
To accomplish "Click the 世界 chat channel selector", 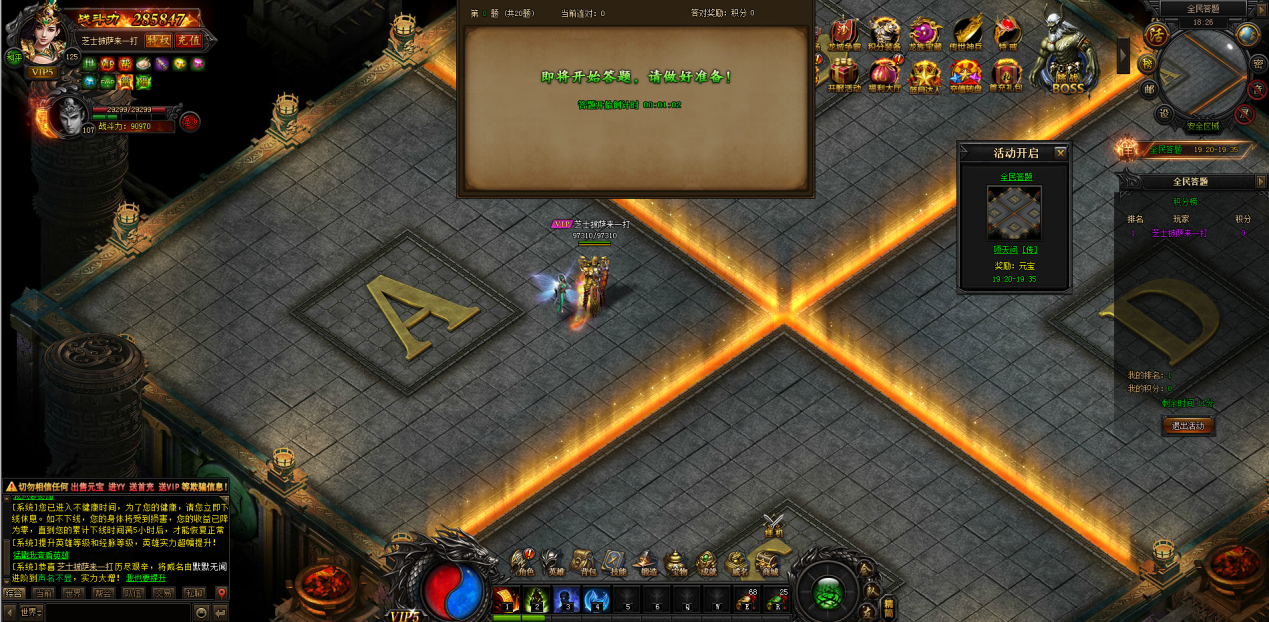I will point(30,612).
